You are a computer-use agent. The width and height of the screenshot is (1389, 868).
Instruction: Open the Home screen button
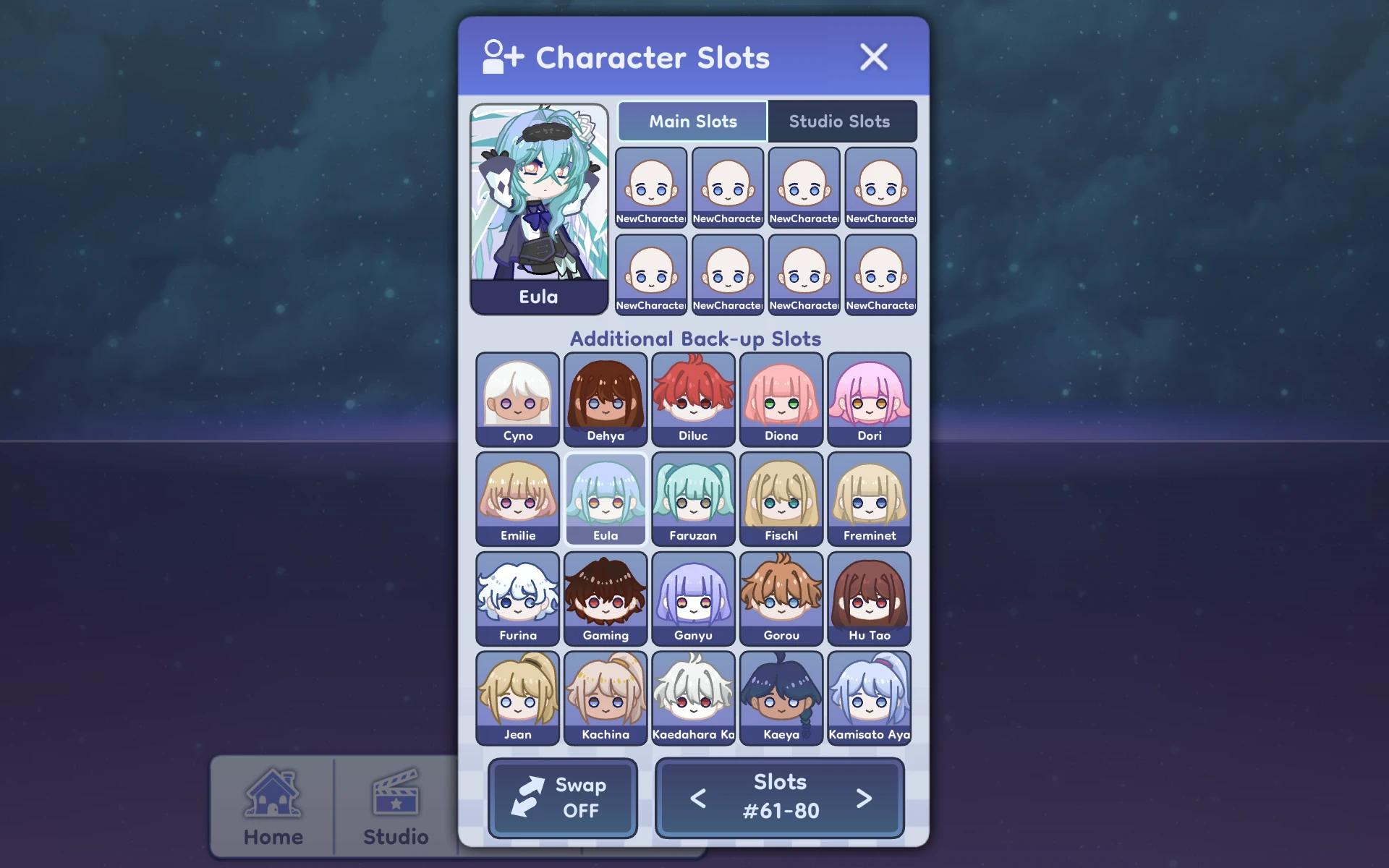pyautogui.click(x=273, y=803)
